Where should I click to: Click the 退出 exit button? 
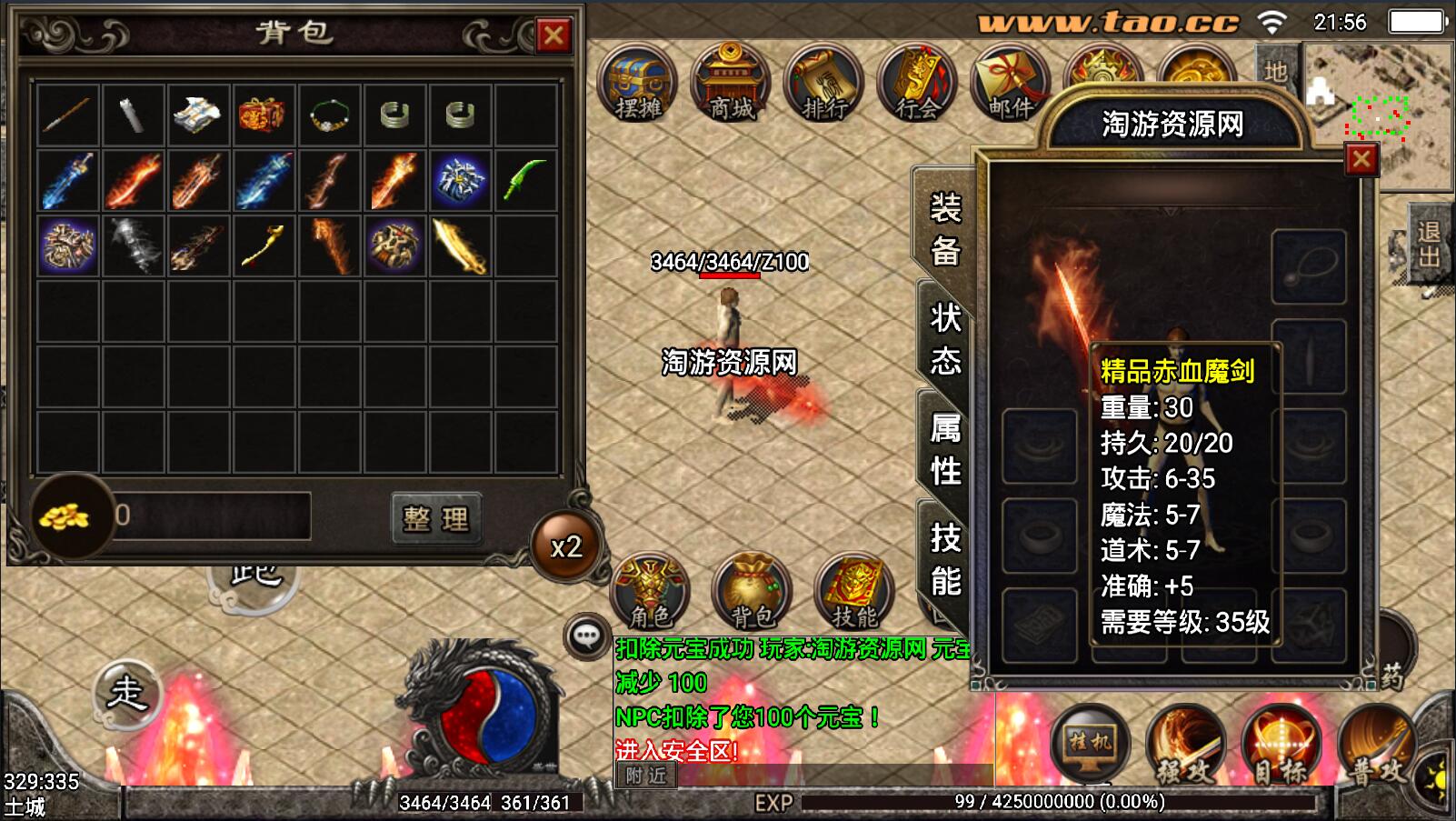(1428, 245)
